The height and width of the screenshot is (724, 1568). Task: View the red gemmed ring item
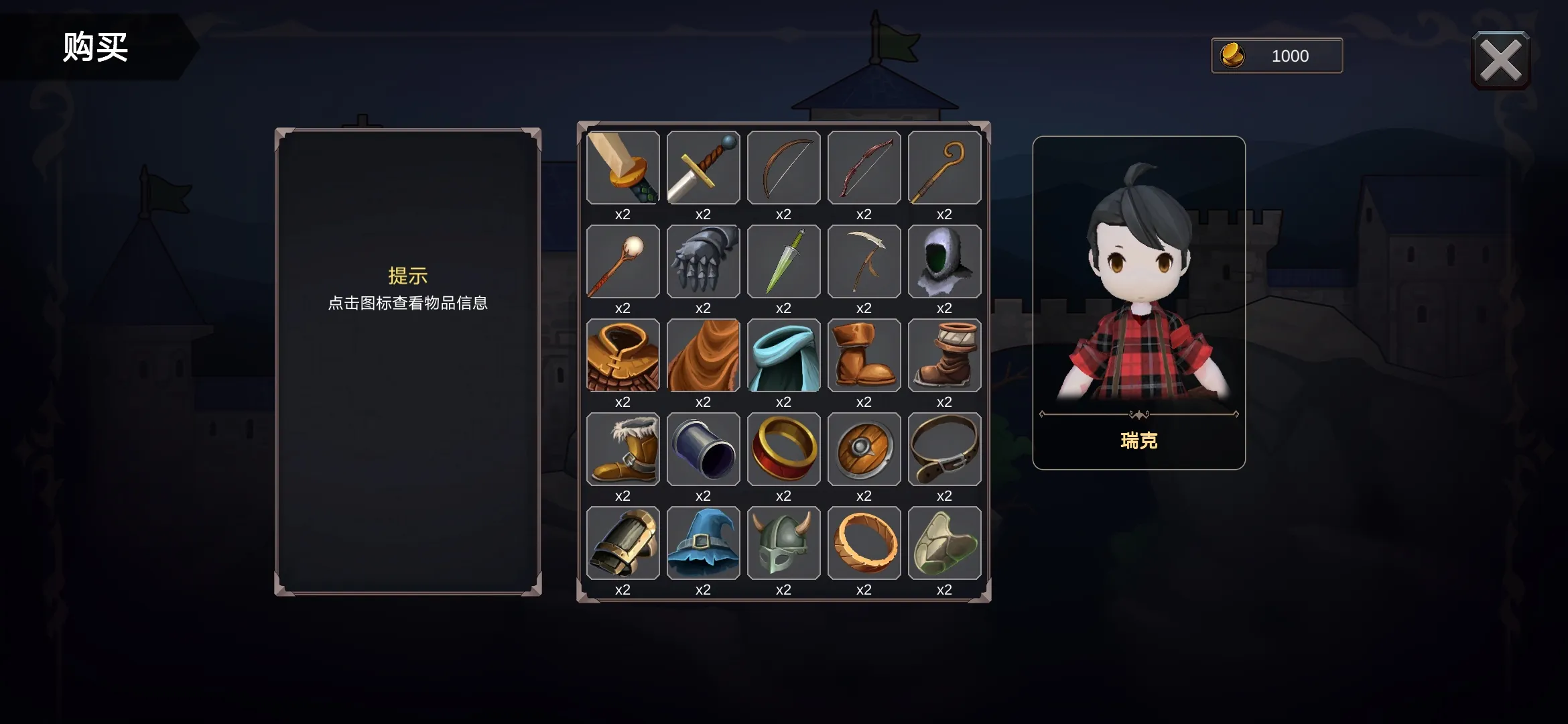tap(783, 449)
